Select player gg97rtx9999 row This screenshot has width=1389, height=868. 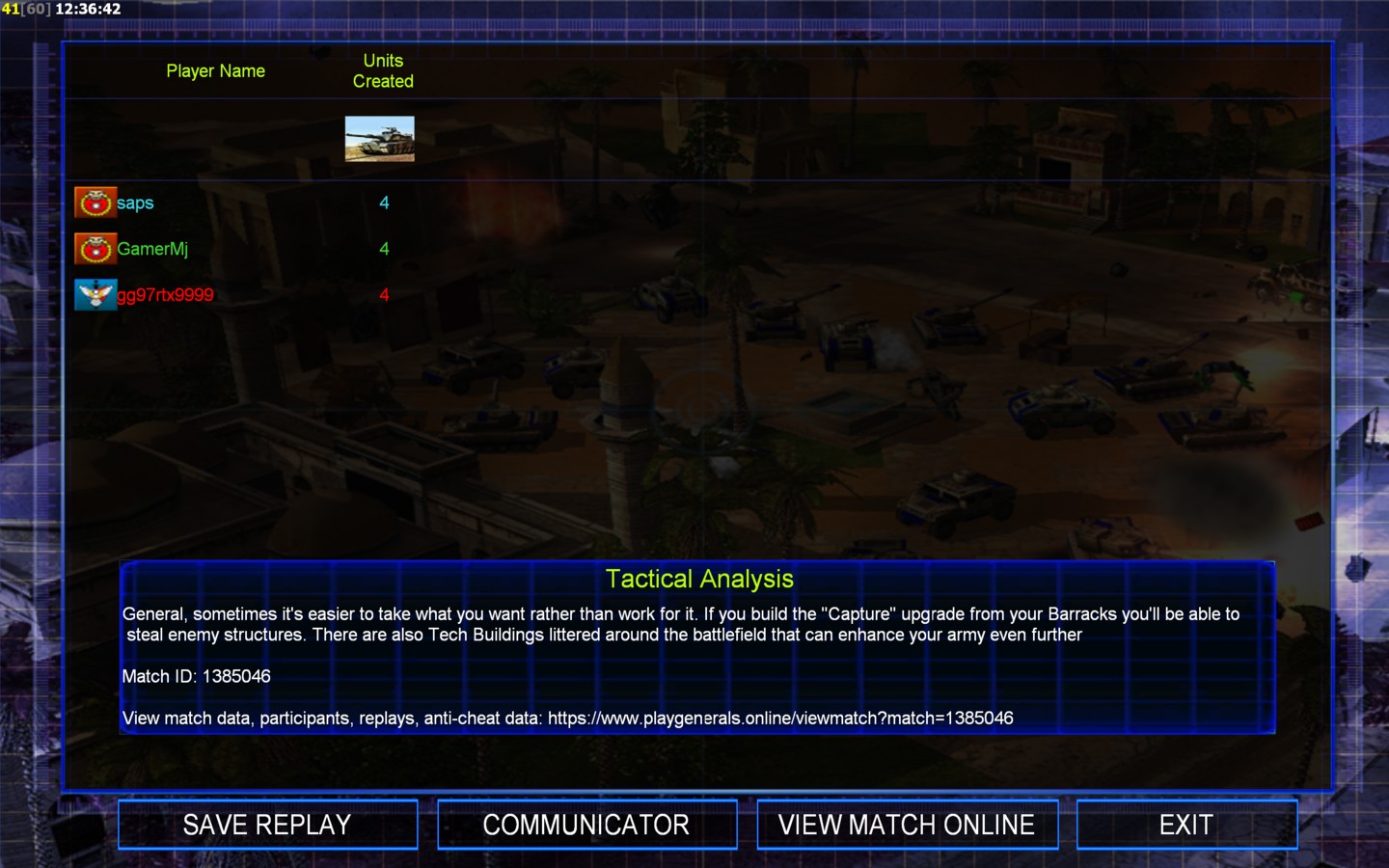click(x=165, y=295)
